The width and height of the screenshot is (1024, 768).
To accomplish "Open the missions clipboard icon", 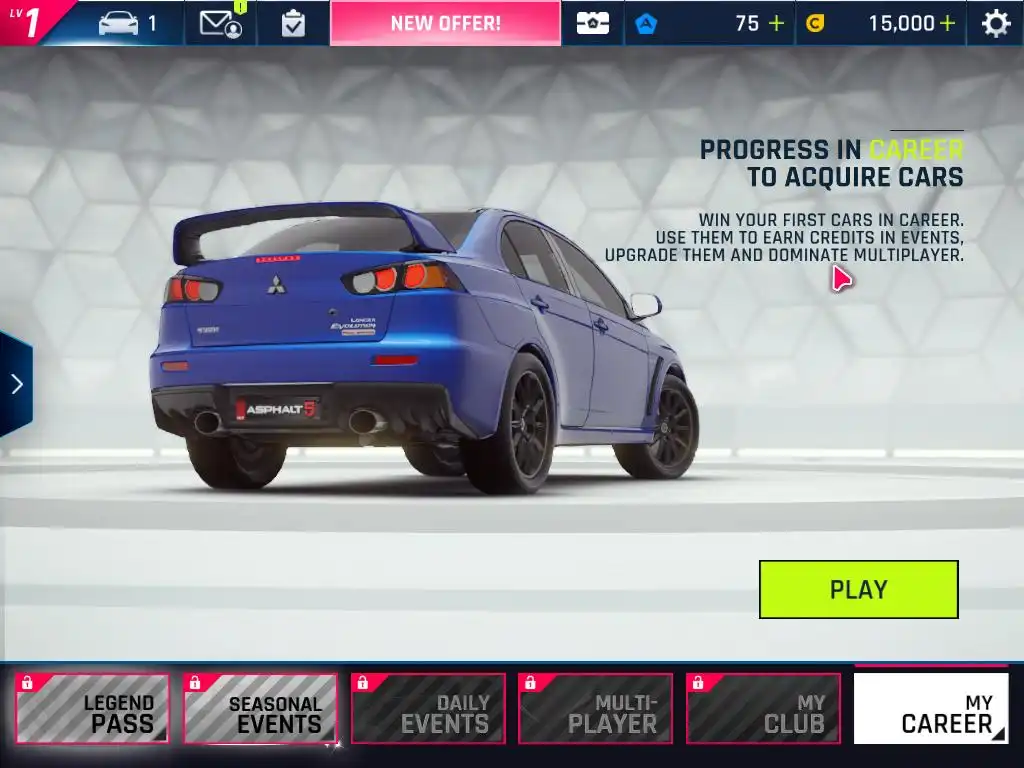I will (x=293, y=23).
